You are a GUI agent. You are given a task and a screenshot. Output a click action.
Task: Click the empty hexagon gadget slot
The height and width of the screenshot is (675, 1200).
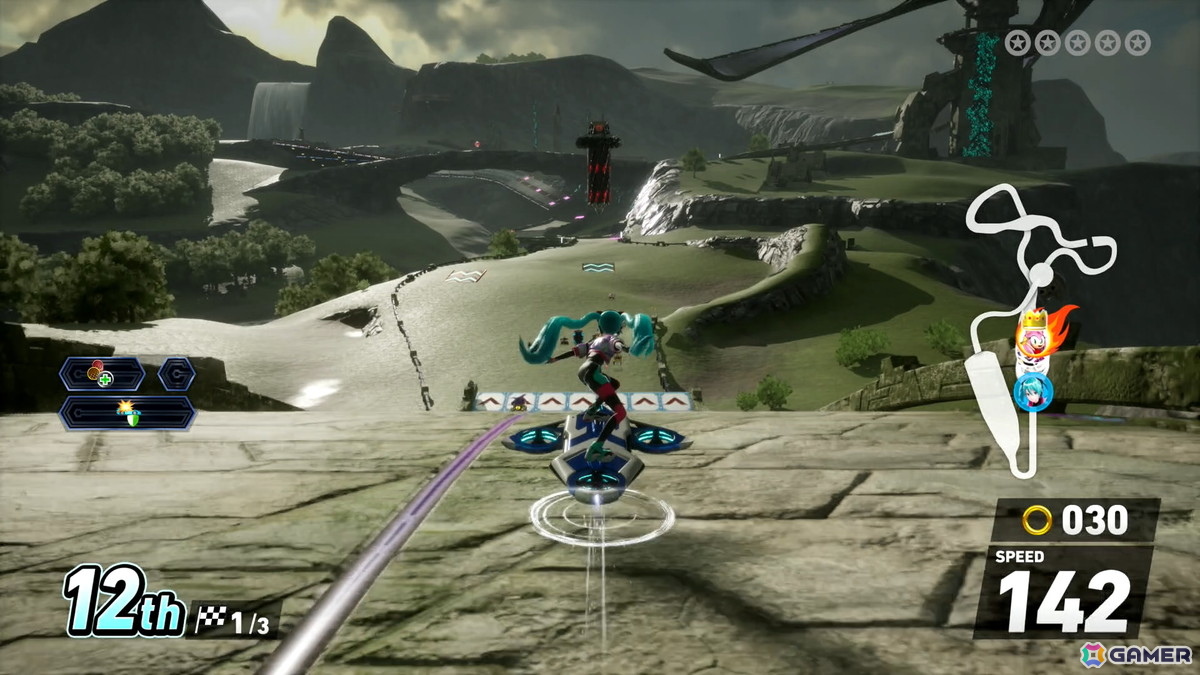(176, 375)
